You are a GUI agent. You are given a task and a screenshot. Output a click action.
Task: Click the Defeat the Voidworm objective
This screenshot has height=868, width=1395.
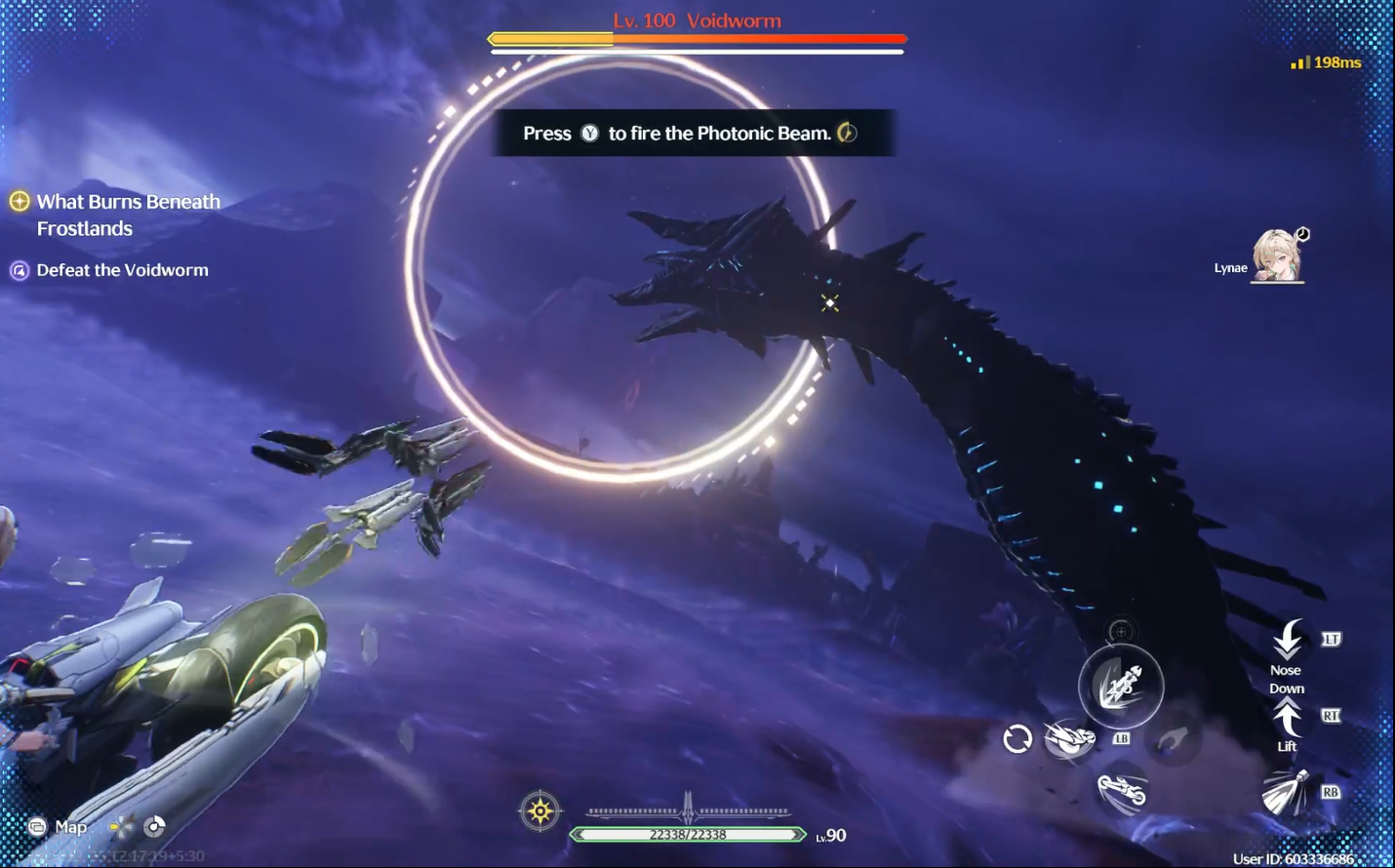[x=122, y=270]
